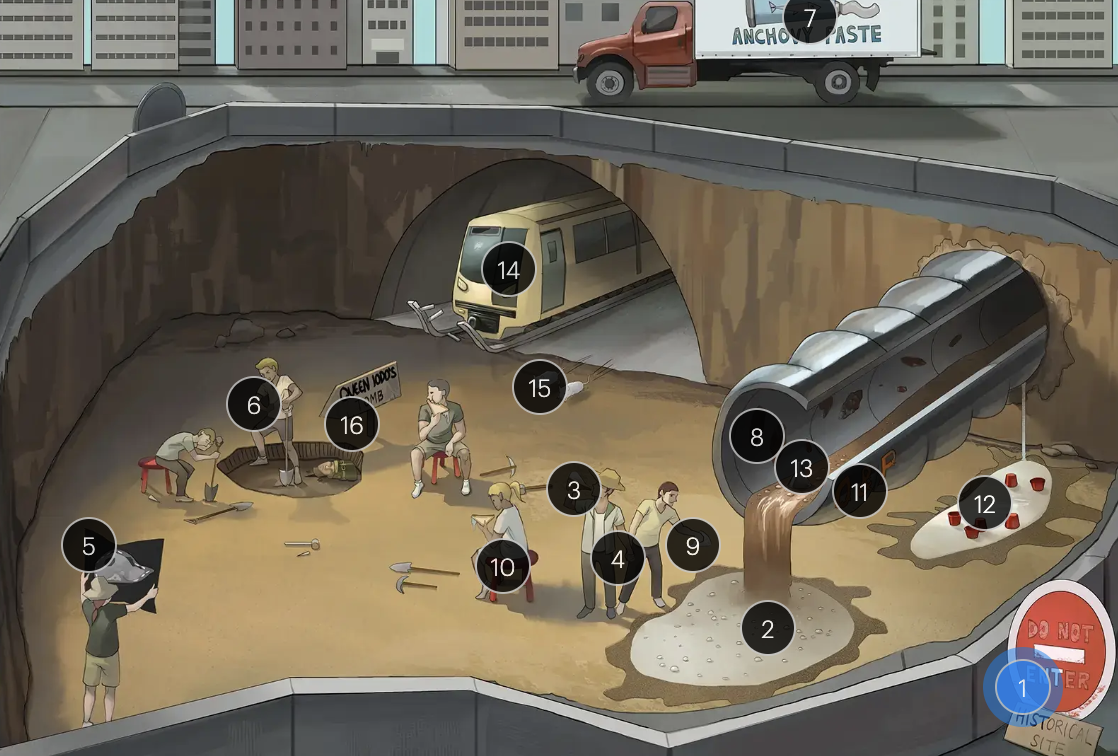Image resolution: width=1118 pixels, height=756 pixels.
Task: Open hotspot number 16 by the tomb sign
Action: point(352,425)
